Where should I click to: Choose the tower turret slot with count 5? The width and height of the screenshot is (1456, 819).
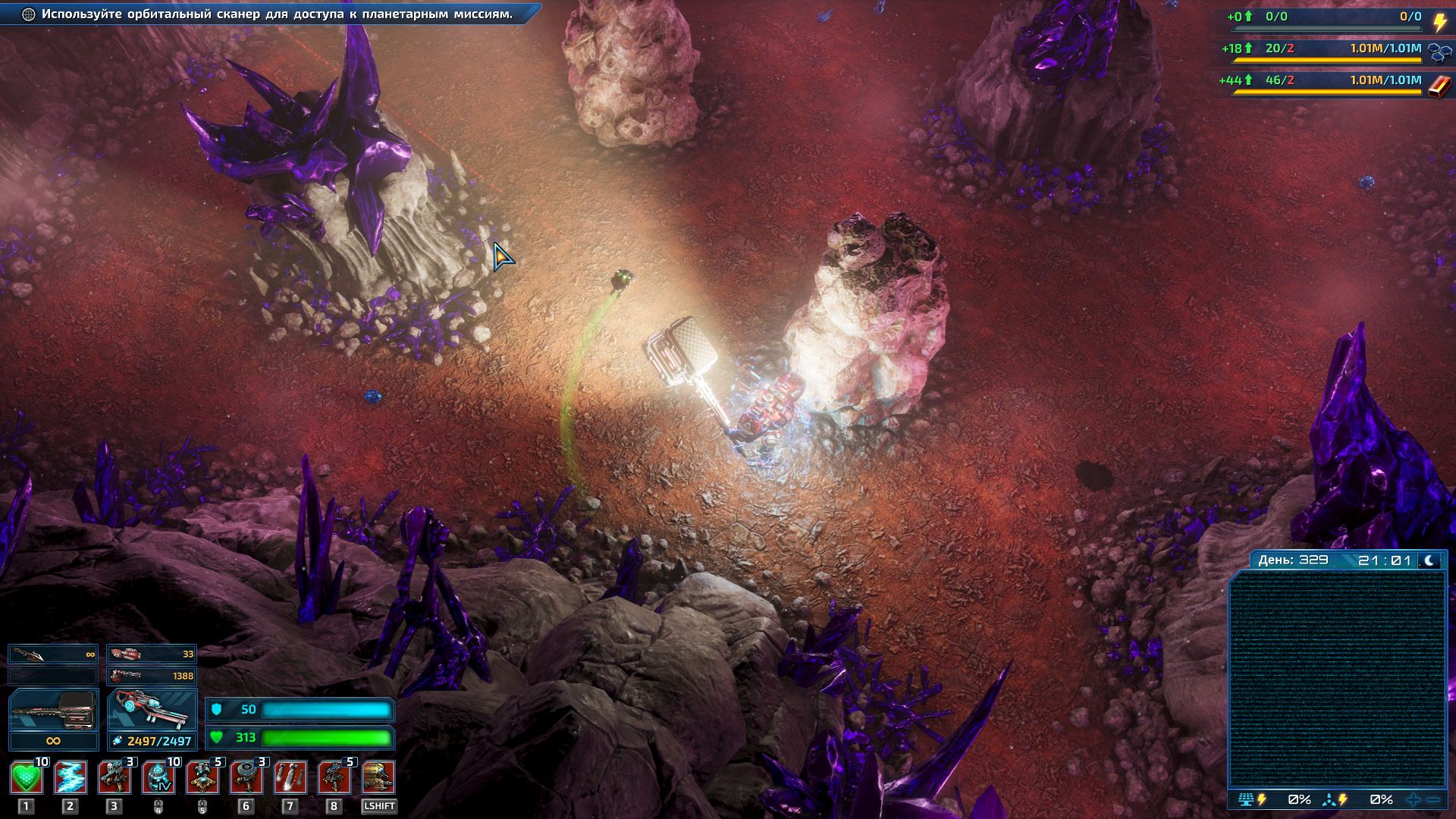pos(334,778)
